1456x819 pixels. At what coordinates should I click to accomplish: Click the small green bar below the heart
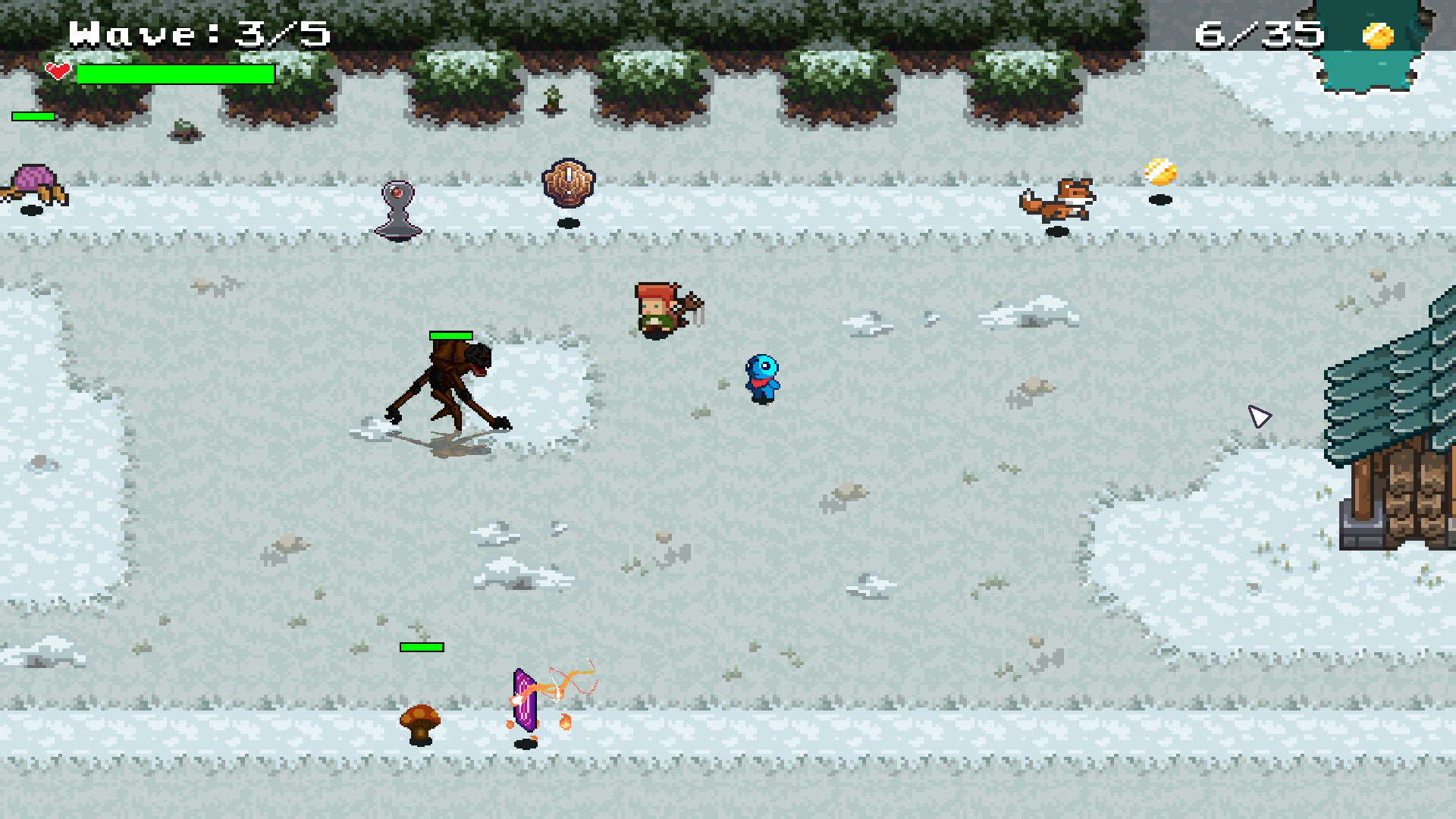pyautogui.click(x=32, y=117)
